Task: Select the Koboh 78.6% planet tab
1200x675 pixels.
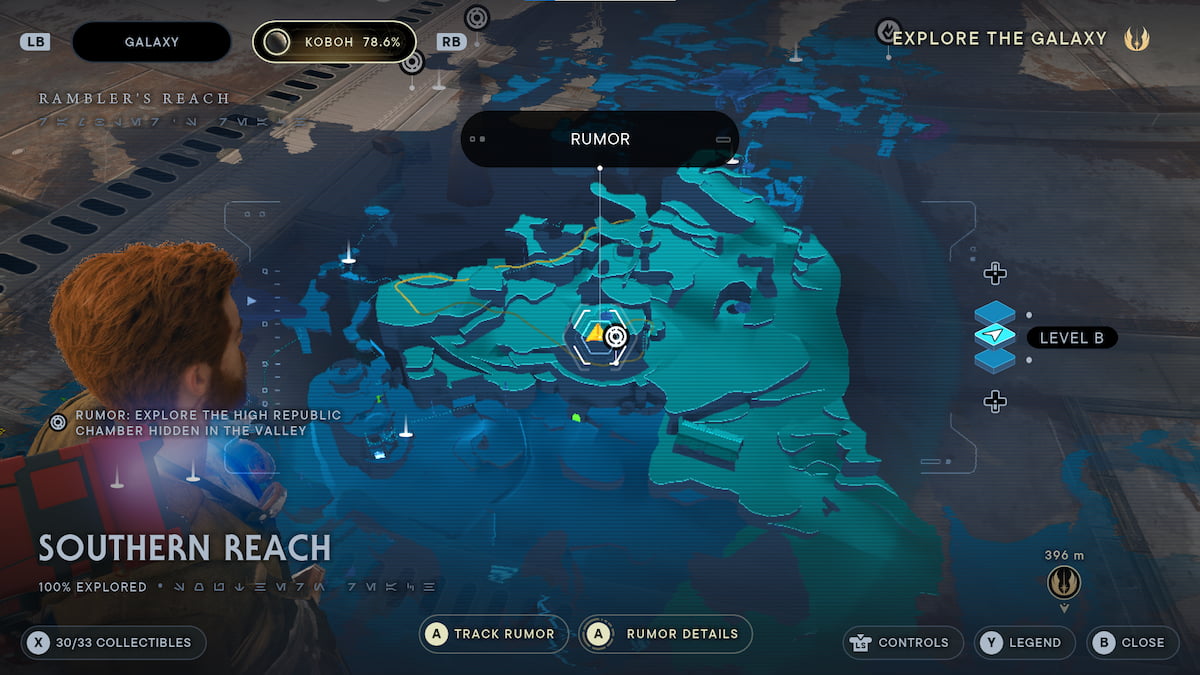Action: (x=334, y=42)
